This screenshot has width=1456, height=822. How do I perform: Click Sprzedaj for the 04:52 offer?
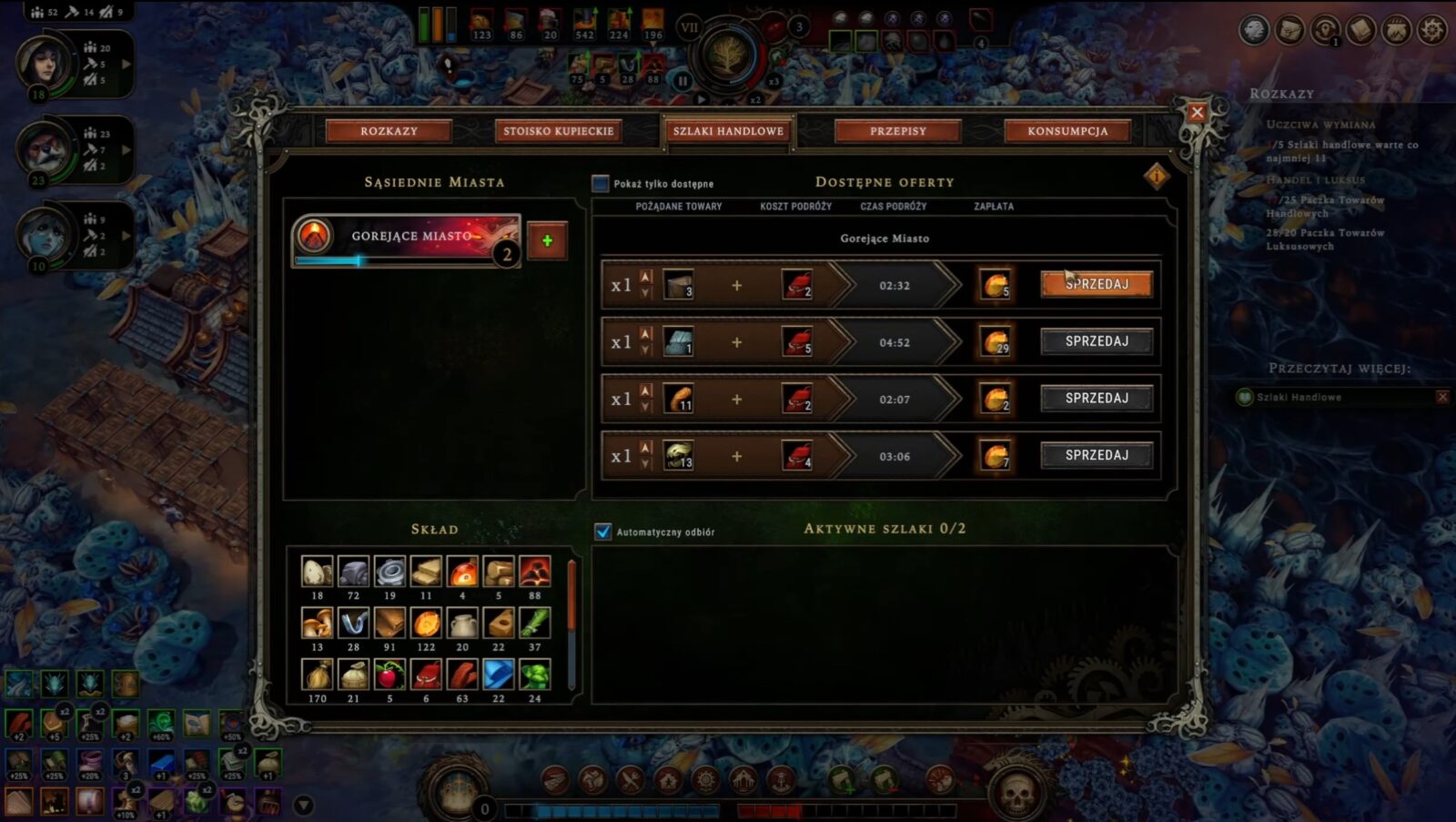pos(1097,341)
